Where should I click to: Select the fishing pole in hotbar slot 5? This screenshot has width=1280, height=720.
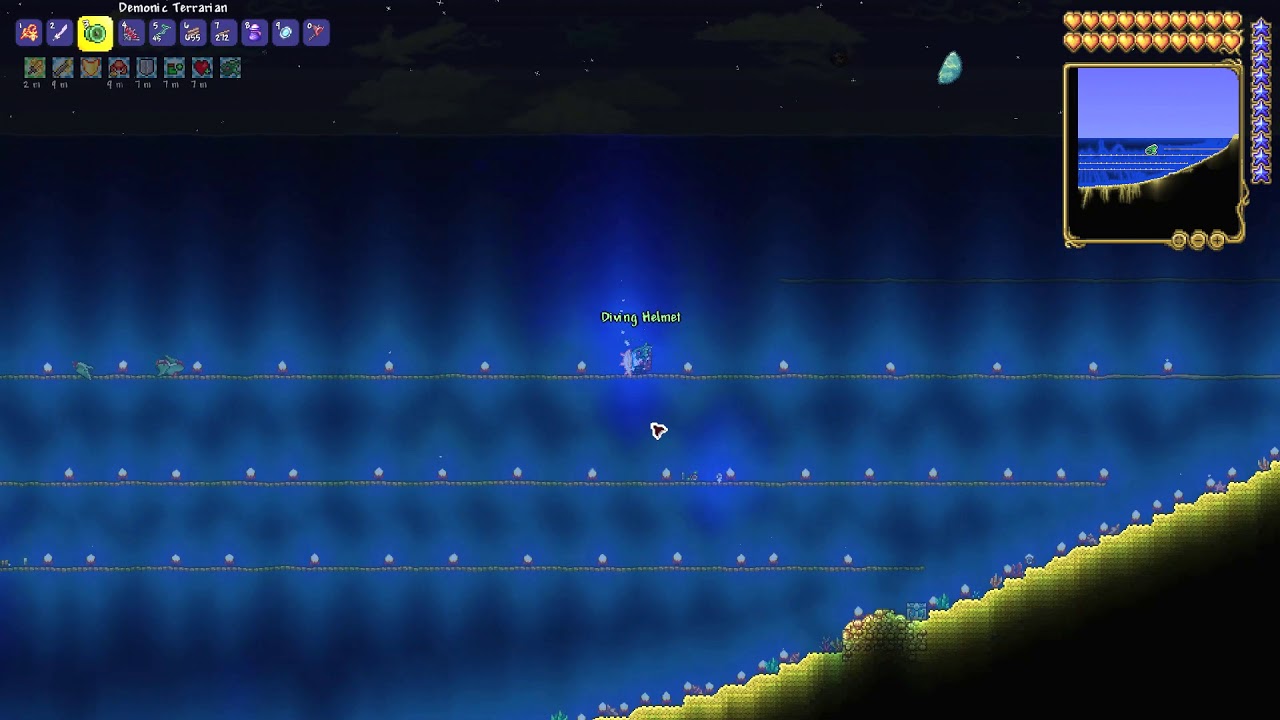pos(162,32)
